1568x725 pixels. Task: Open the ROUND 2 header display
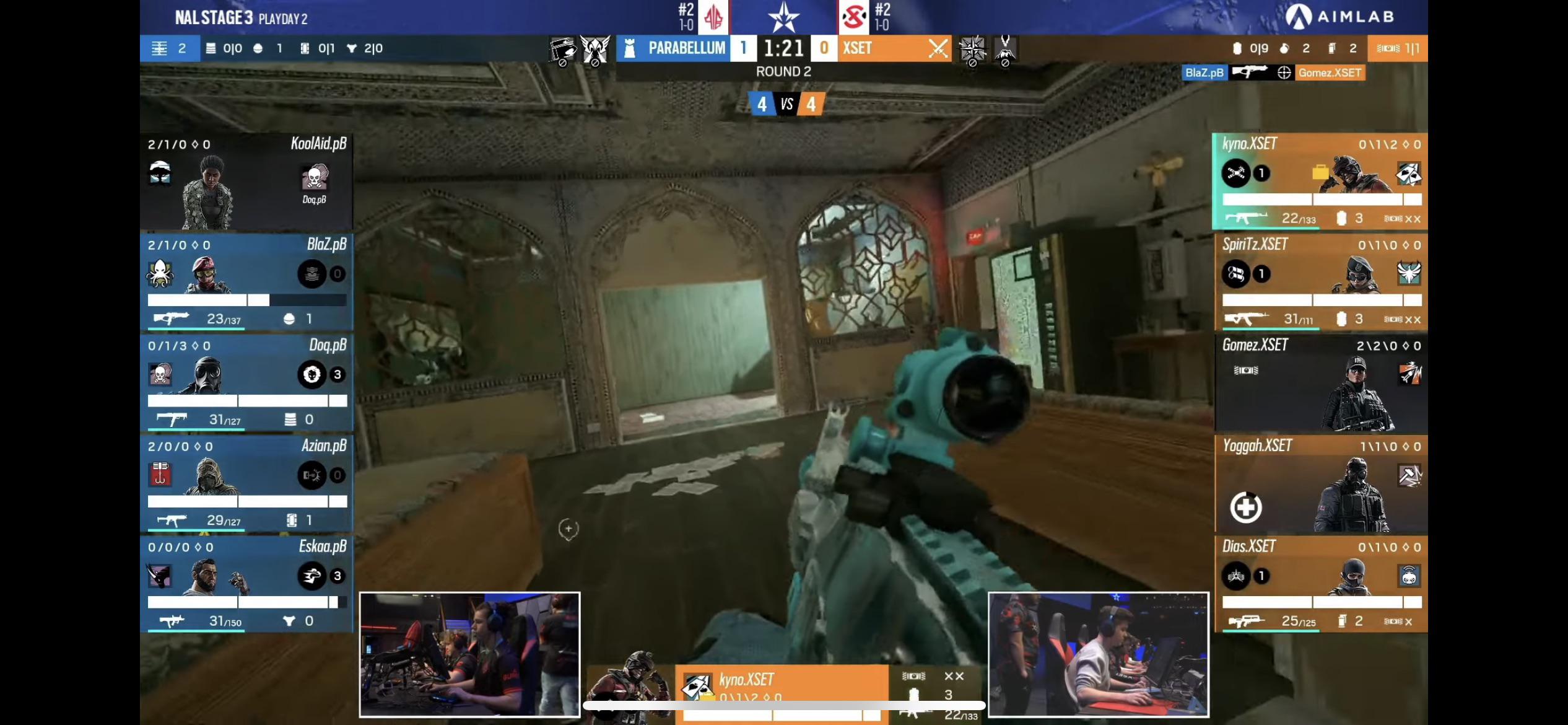pyautogui.click(x=783, y=71)
